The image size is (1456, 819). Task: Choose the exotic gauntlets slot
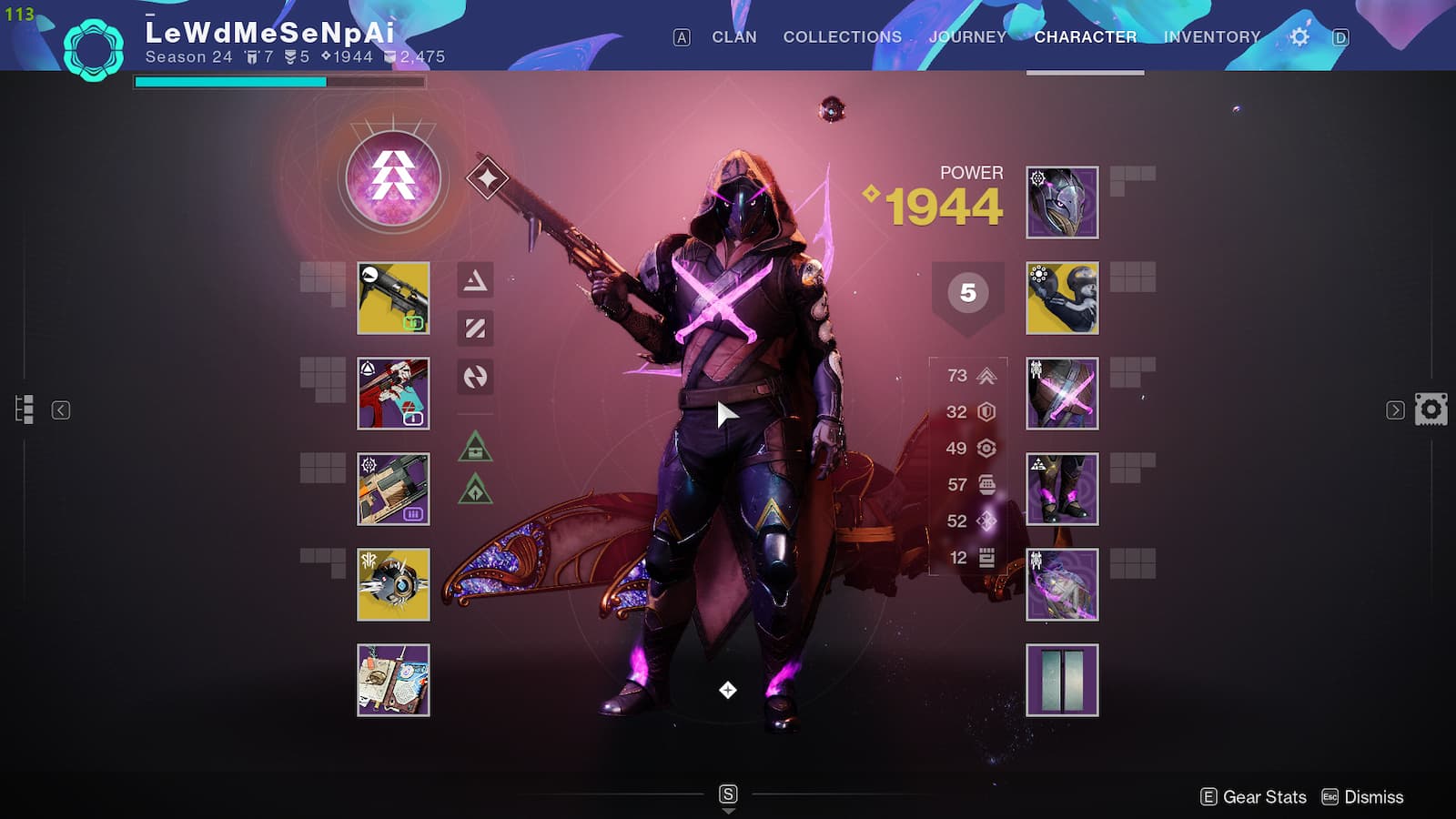coord(1062,298)
